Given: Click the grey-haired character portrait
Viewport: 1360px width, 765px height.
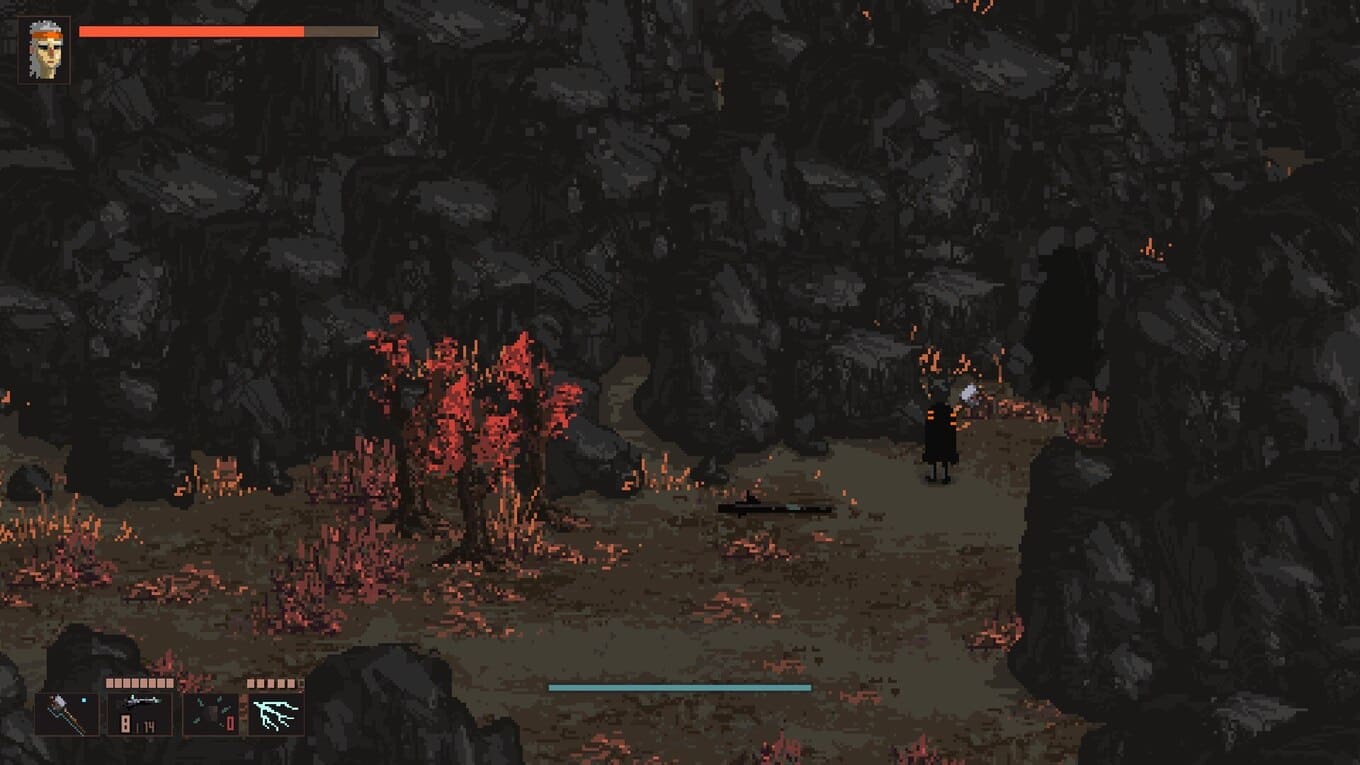Looking at the screenshot, I should click(44, 50).
